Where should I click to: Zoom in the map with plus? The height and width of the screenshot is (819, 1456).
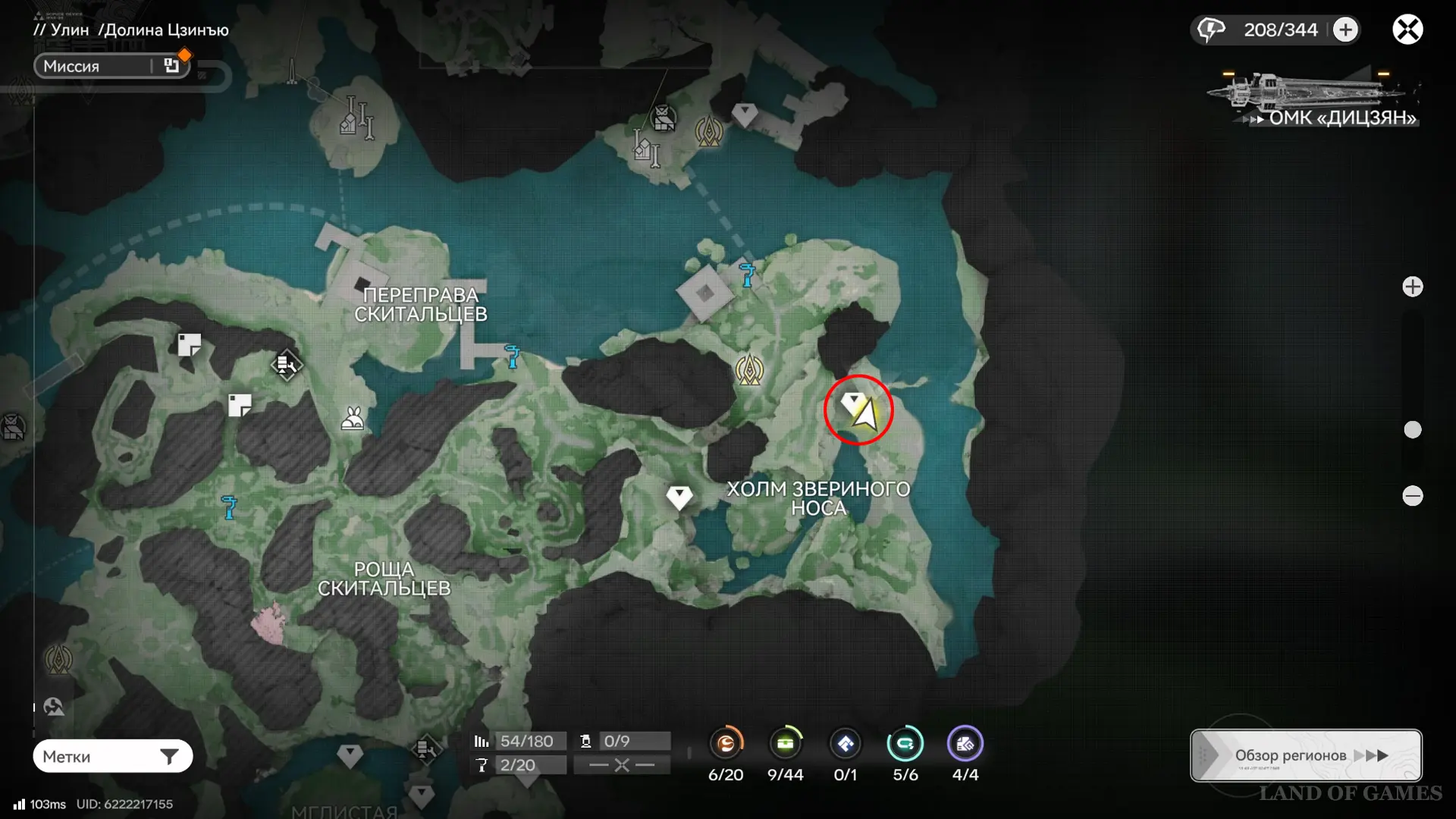click(1412, 287)
